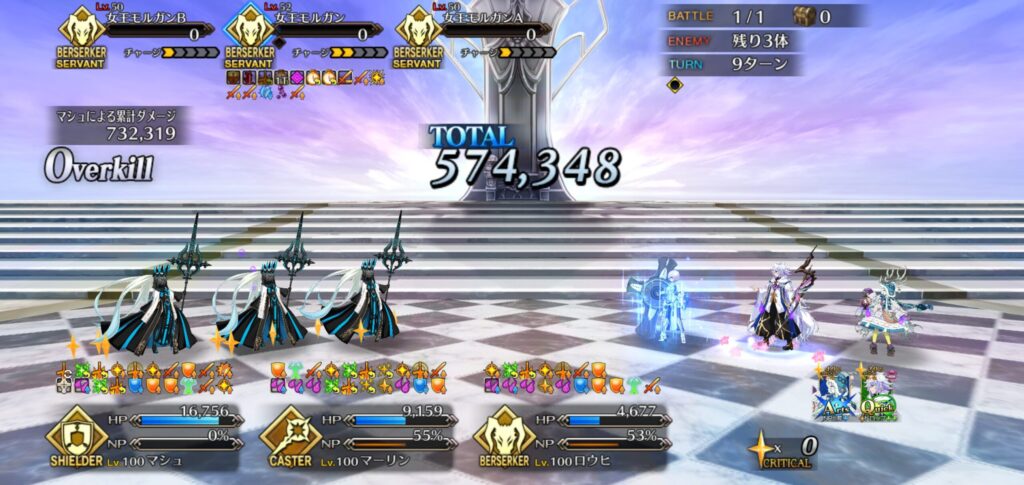This screenshot has width=1024, height=485.
Task: Target enemy 女王モルガンA status panel
Action: click(x=473, y=35)
